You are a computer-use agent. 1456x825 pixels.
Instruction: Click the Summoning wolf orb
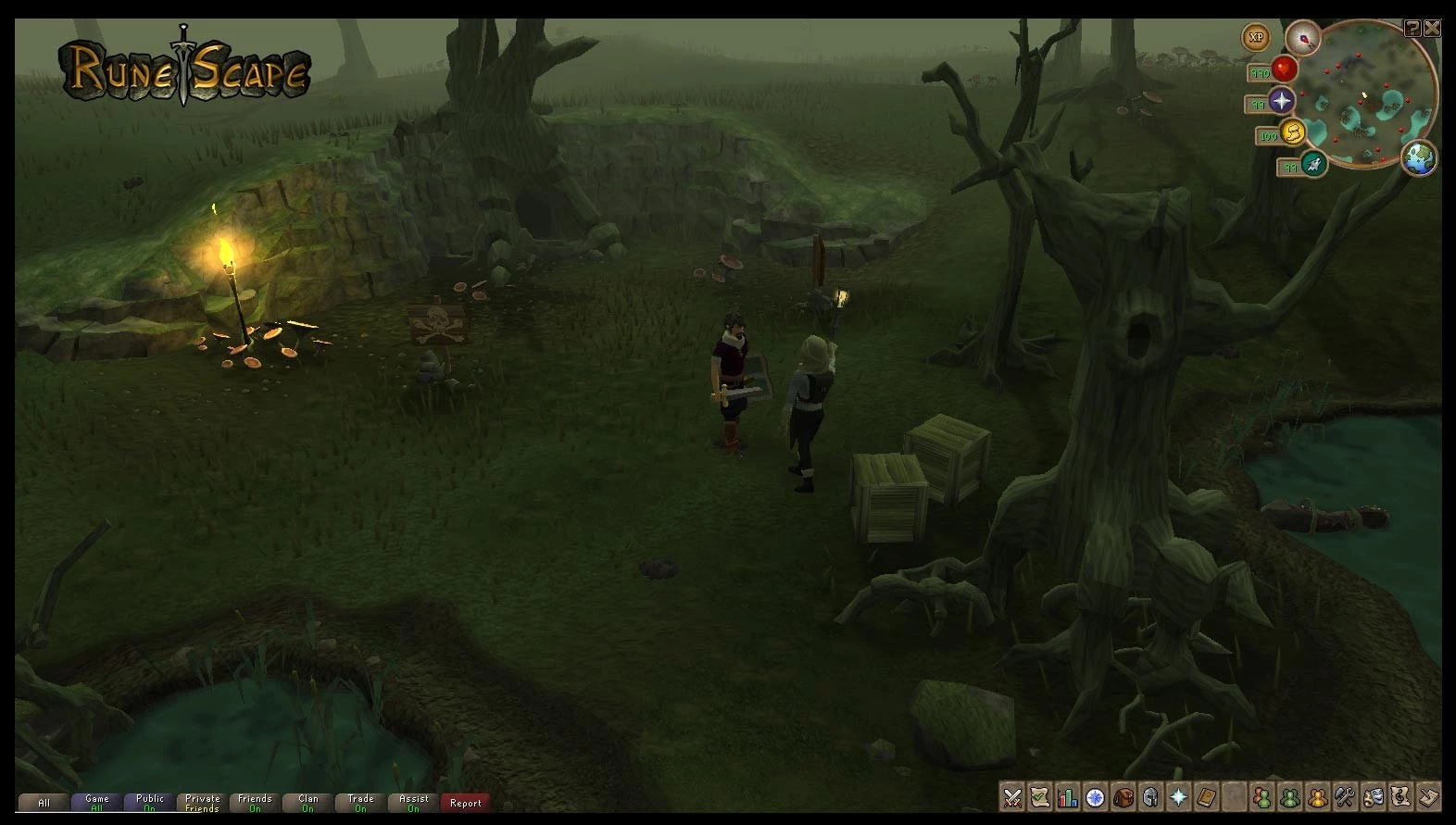point(1313,165)
